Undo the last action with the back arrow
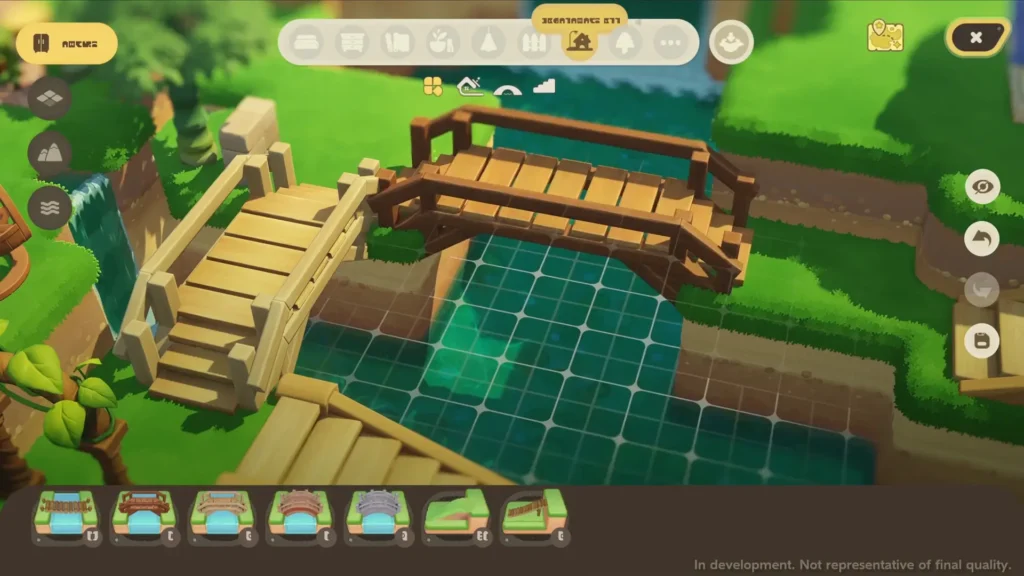 [x=982, y=239]
